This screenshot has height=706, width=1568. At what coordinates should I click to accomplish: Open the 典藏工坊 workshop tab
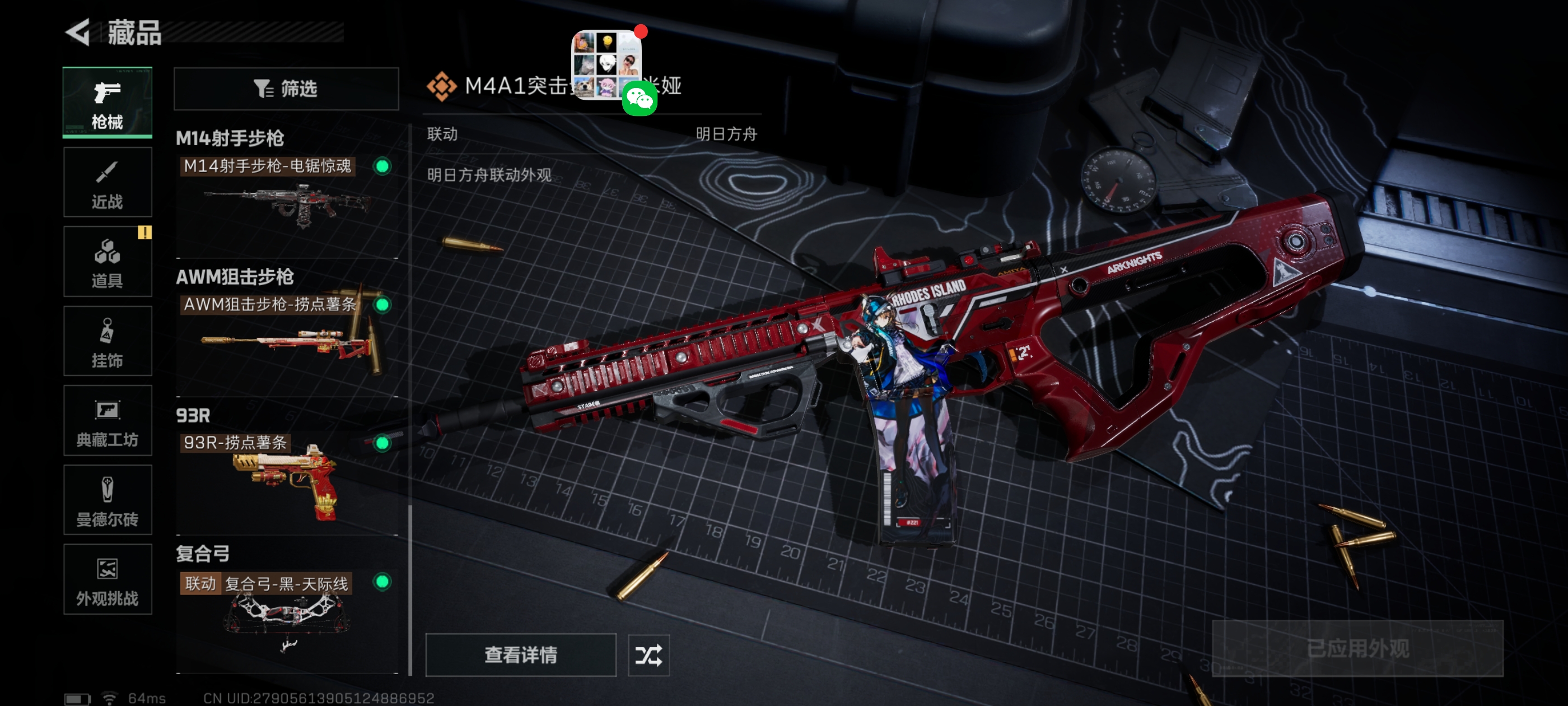pos(107,421)
